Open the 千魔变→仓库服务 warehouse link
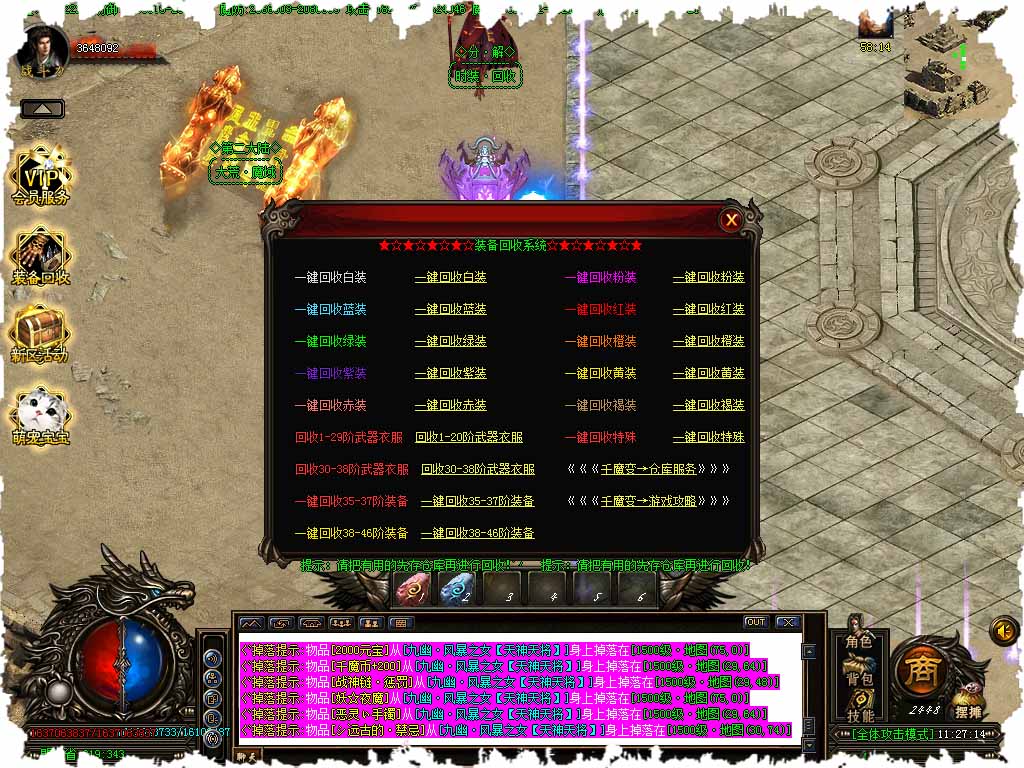The image size is (1024, 768). (648, 469)
